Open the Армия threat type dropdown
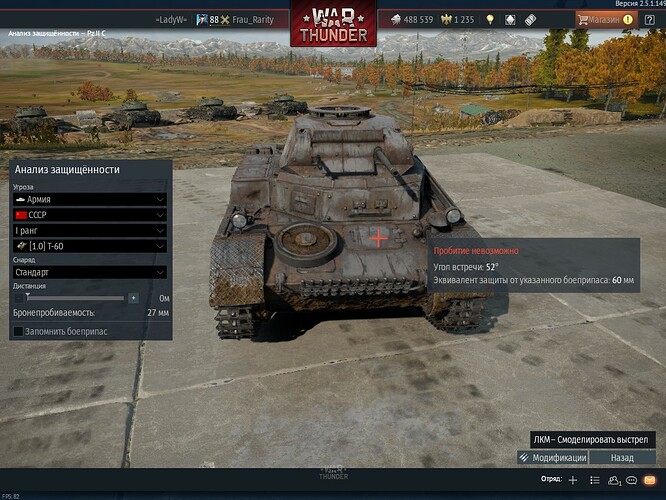 pyautogui.click(x=89, y=199)
